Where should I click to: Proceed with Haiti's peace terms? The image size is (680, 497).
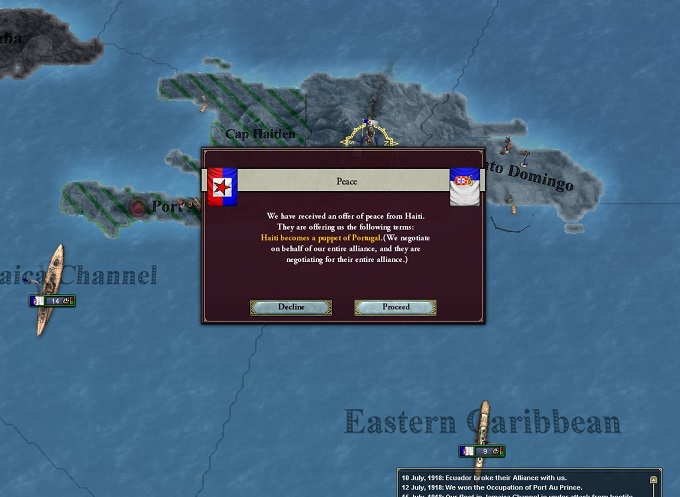[396, 307]
